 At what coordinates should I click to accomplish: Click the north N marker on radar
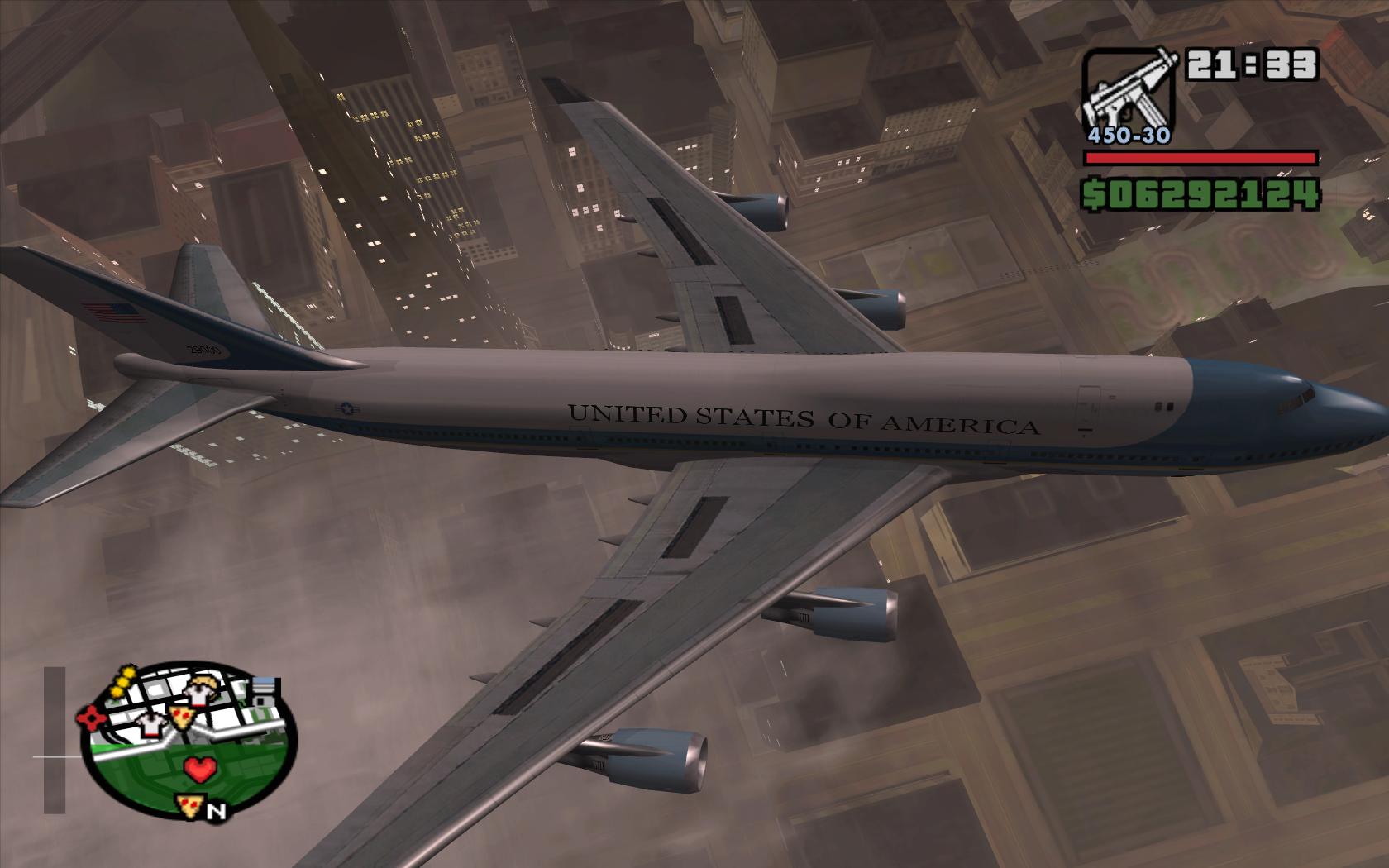point(217,812)
